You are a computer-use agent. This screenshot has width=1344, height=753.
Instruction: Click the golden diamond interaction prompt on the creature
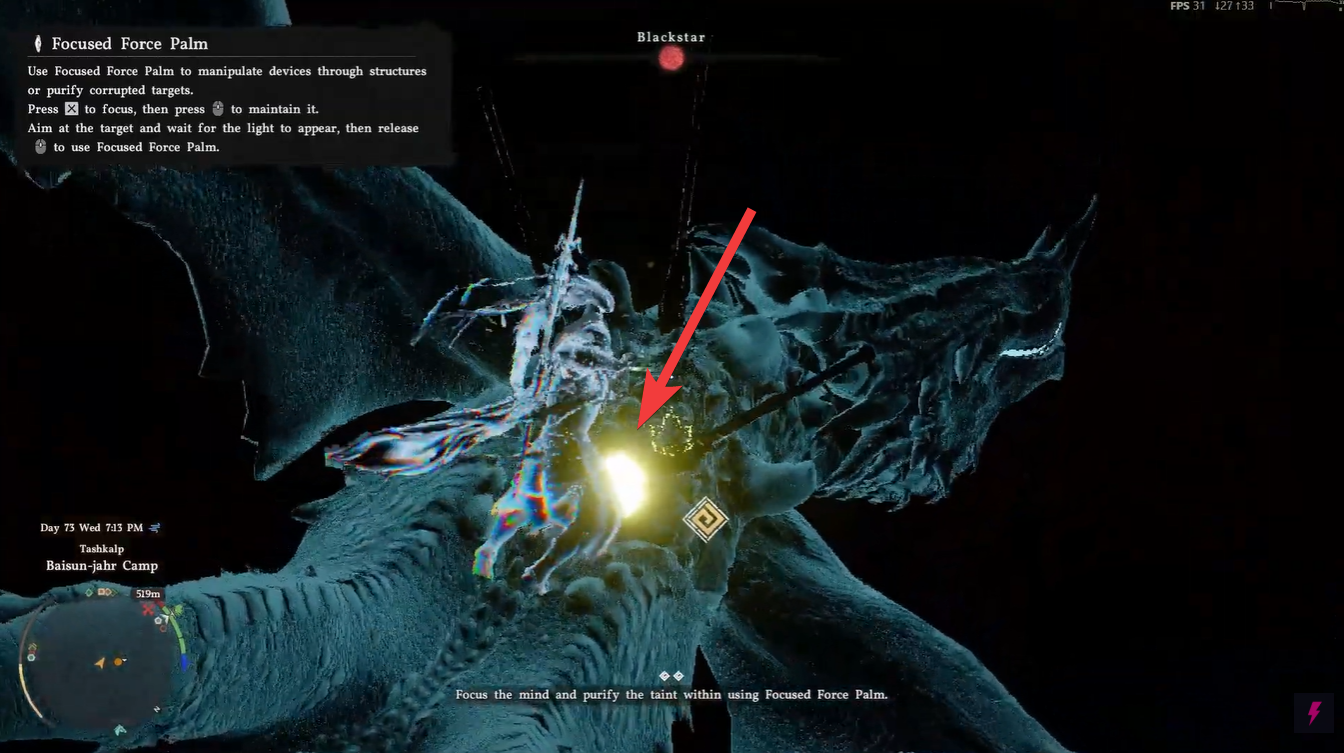click(706, 521)
